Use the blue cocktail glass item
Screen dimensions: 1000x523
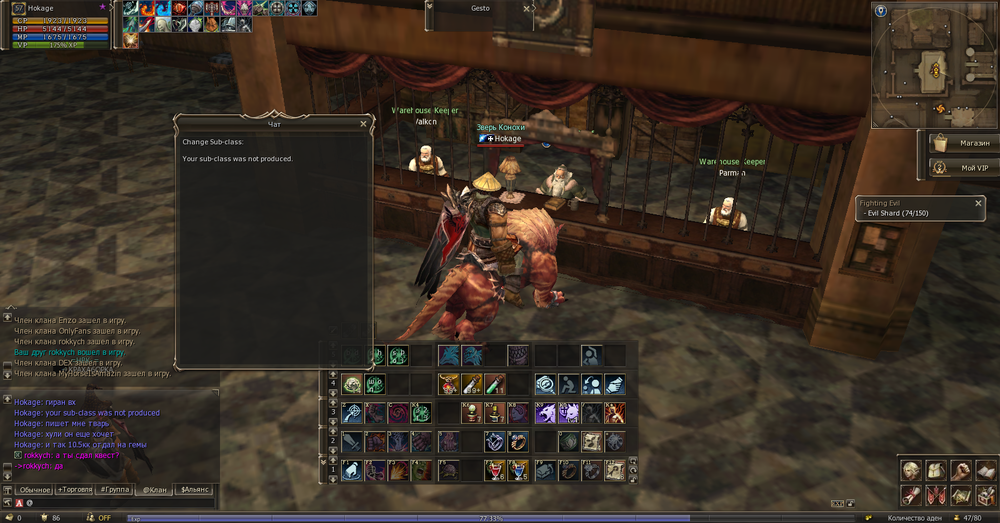[518, 470]
